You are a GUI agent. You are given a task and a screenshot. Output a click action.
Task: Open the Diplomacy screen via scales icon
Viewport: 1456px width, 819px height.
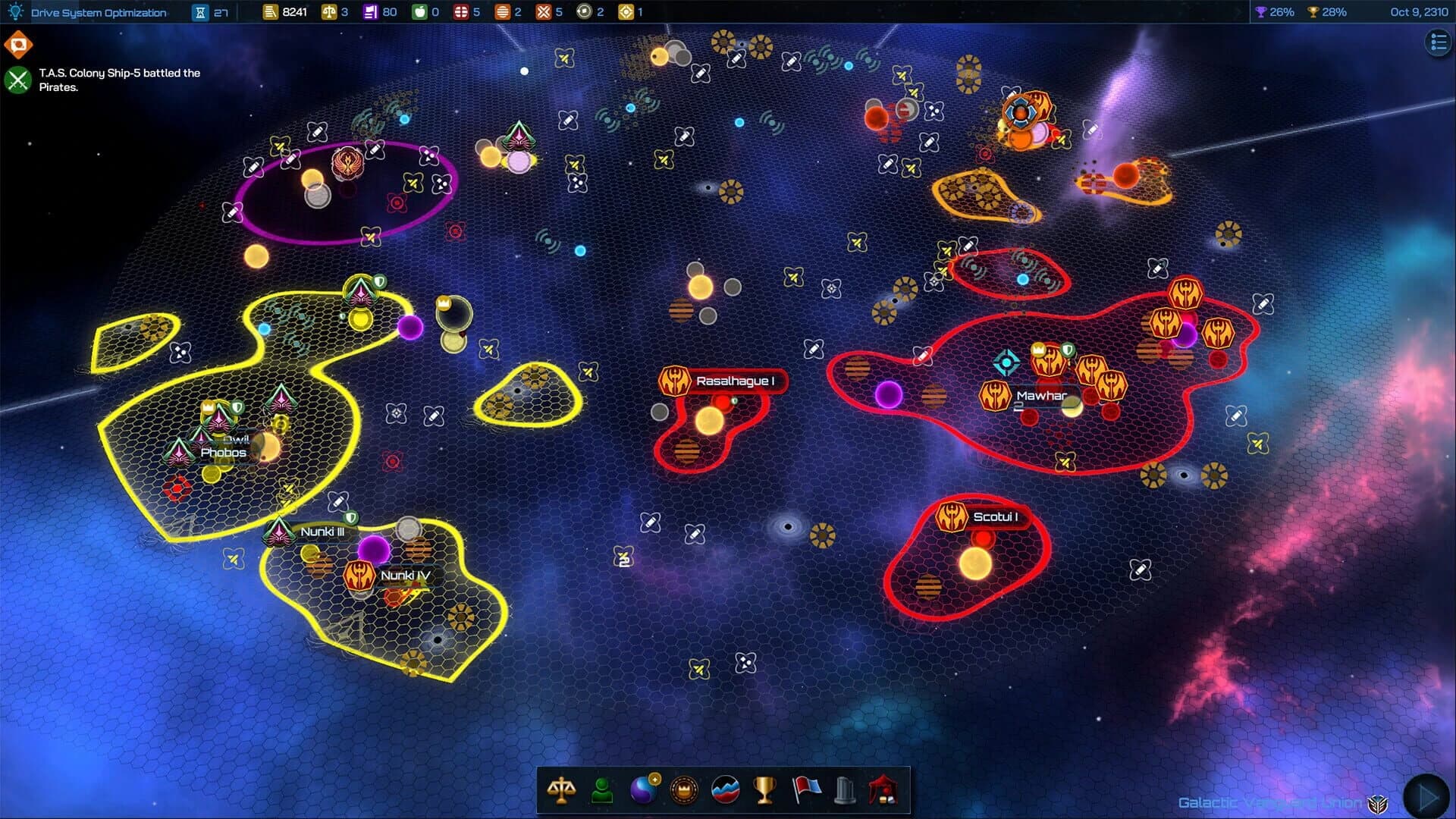(561, 791)
